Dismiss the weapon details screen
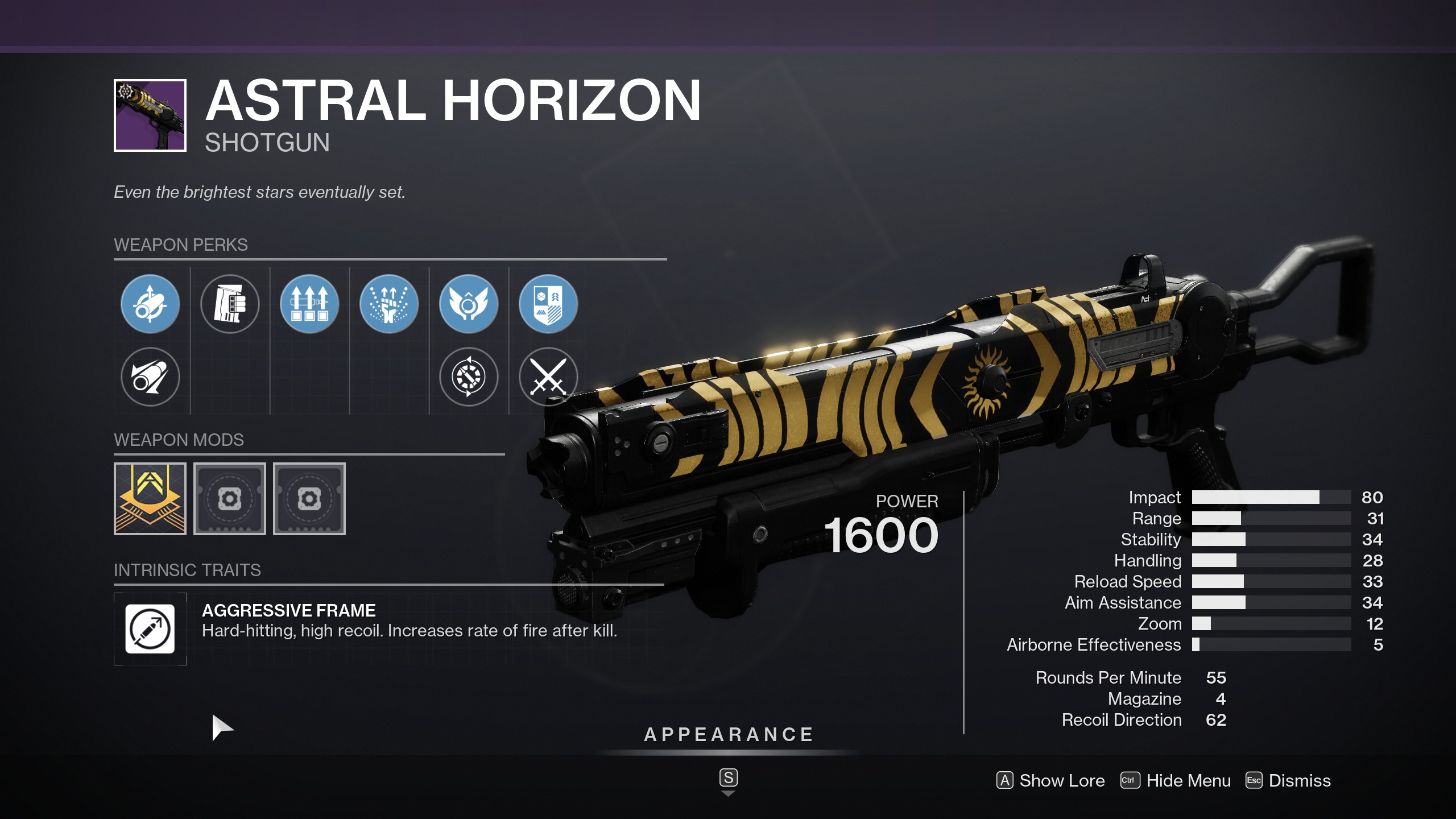The height and width of the screenshot is (819, 1456). [1288, 780]
